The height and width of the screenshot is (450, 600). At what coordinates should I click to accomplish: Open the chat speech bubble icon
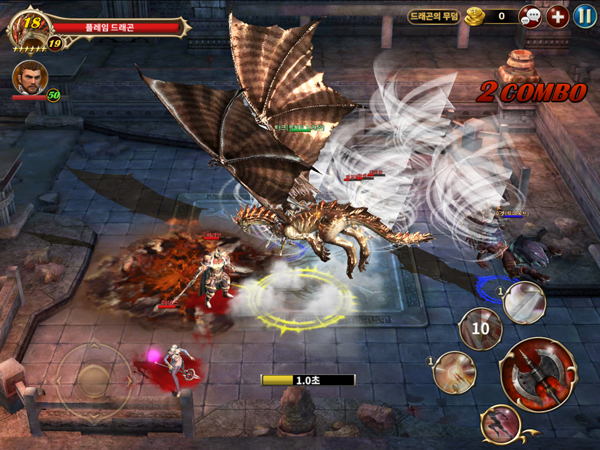click(531, 16)
